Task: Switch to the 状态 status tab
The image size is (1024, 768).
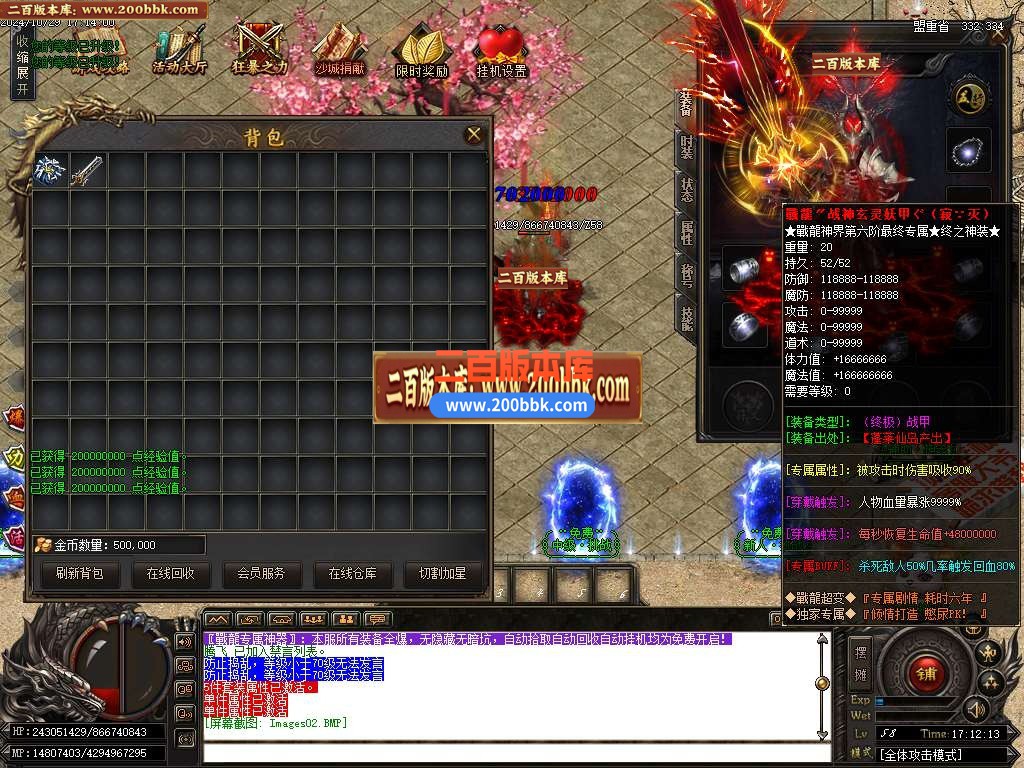Action: click(x=687, y=190)
